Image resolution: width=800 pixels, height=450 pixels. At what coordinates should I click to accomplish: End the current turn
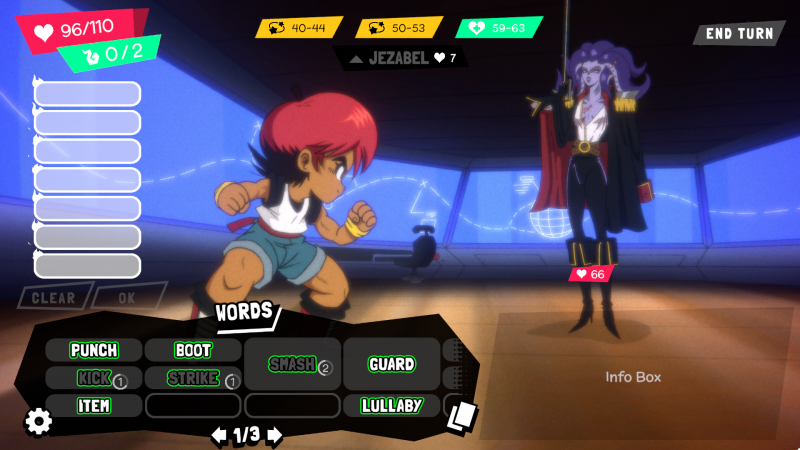[739, 33]
